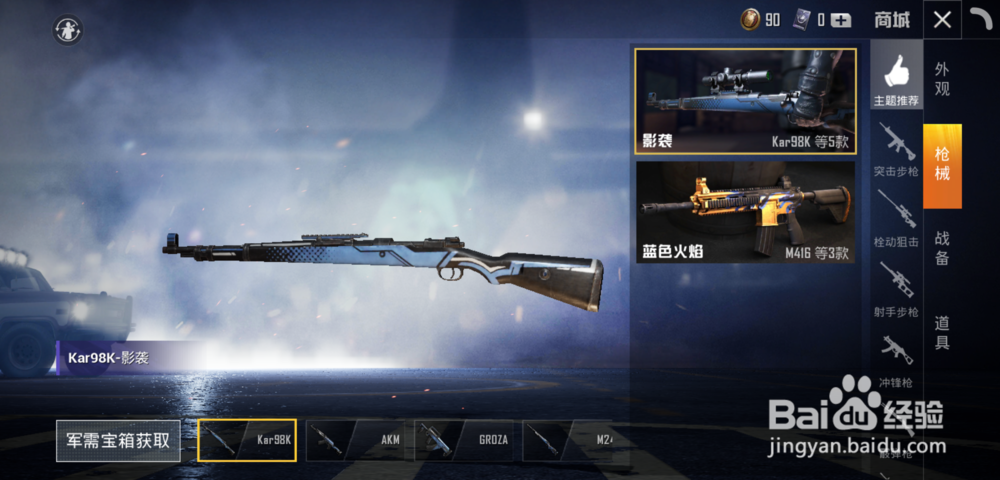Add tickets with the plus button
1000x480 pixels.
coord(841,19)
